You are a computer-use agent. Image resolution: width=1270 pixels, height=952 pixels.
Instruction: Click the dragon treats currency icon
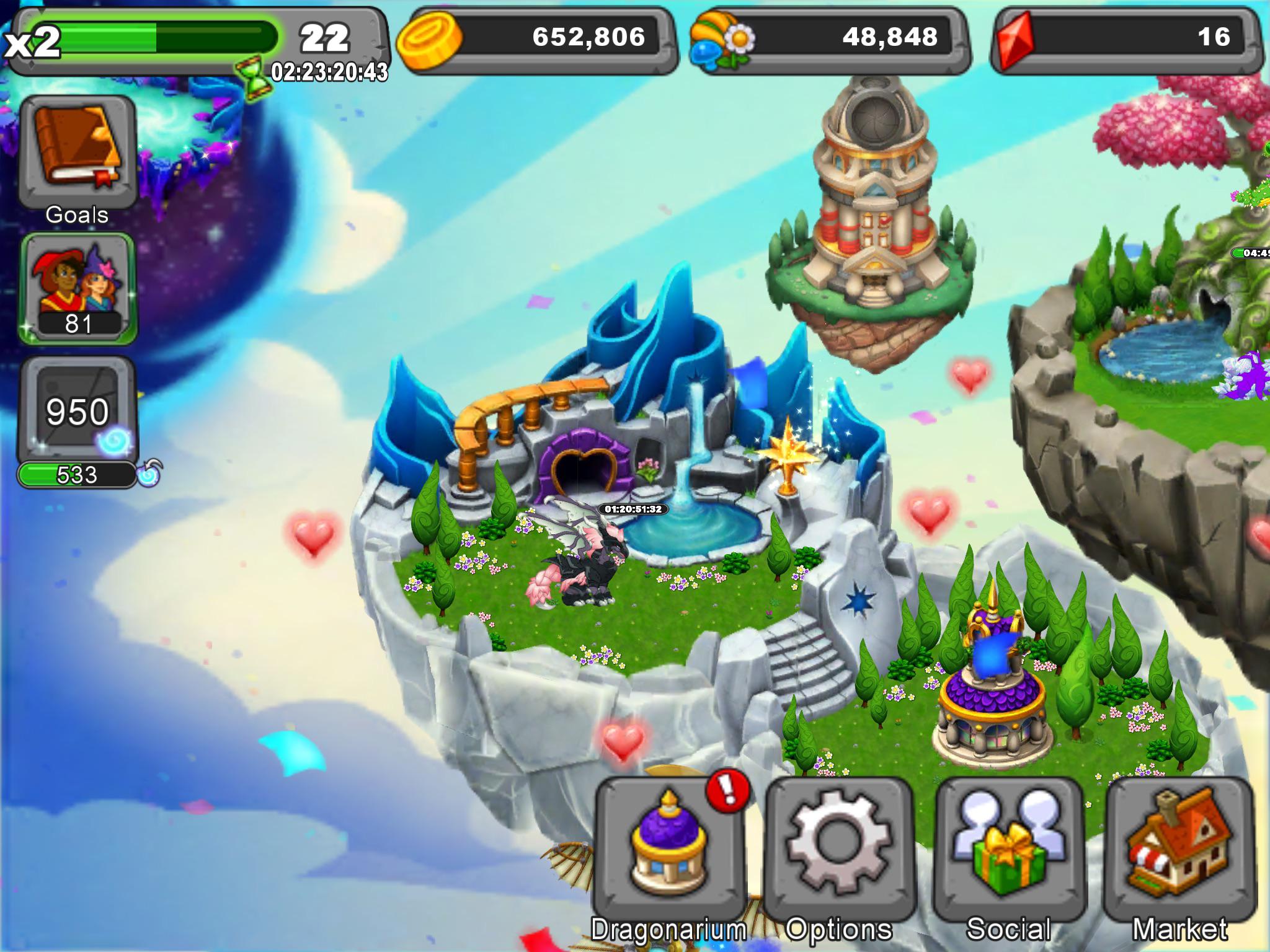(x=719, y=38)
